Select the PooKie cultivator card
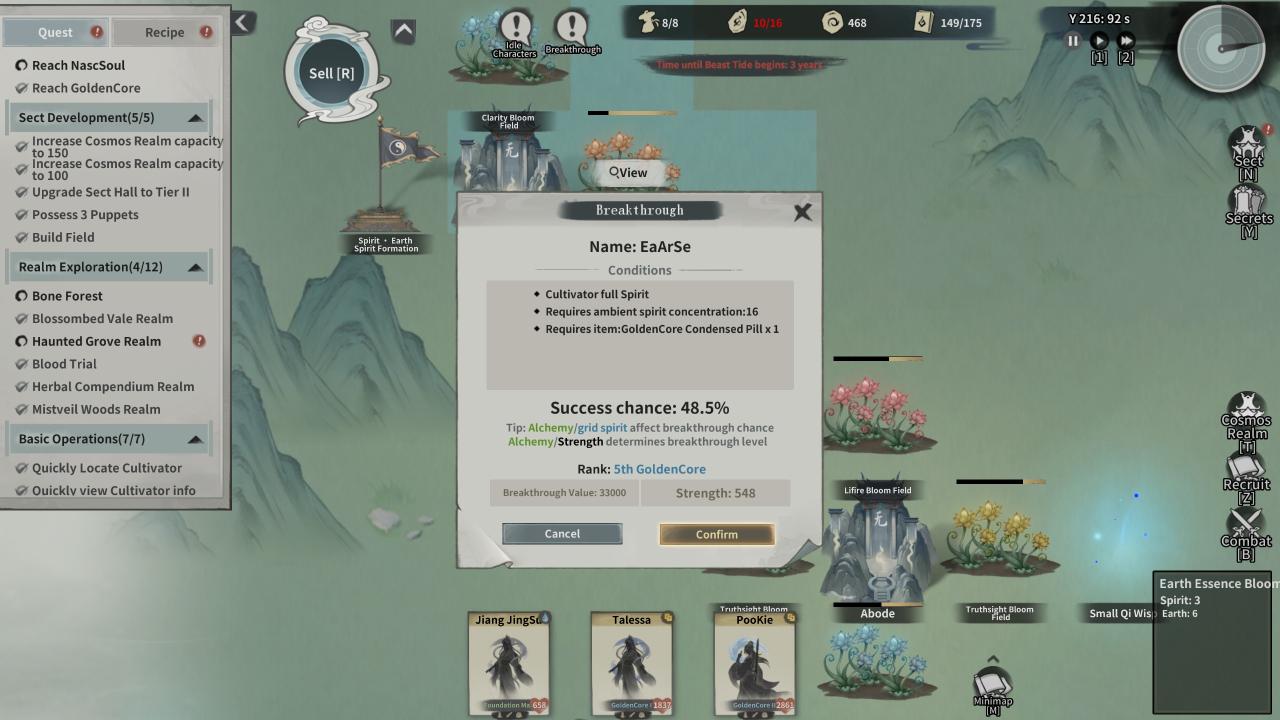 point(755,663)
